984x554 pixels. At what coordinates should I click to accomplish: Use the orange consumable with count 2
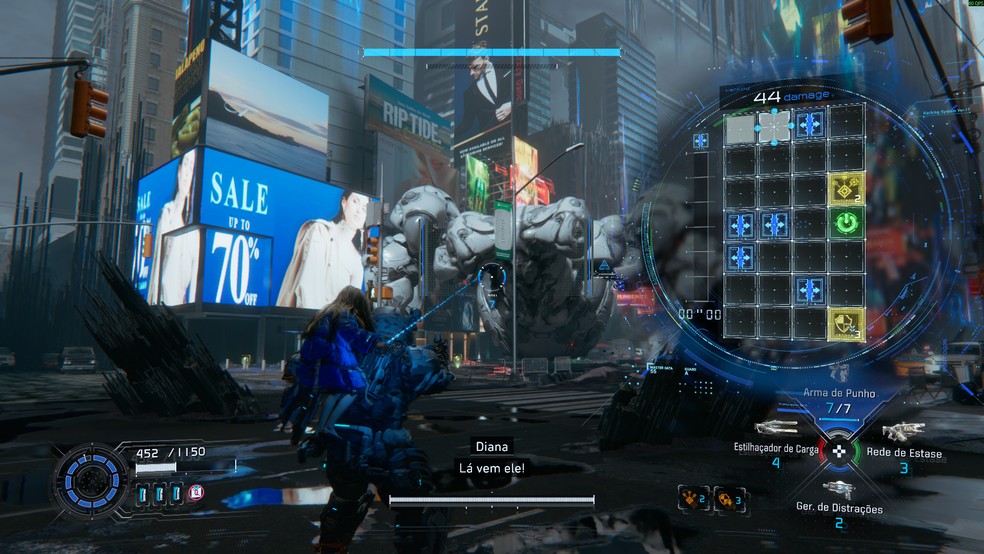[693, 497]
